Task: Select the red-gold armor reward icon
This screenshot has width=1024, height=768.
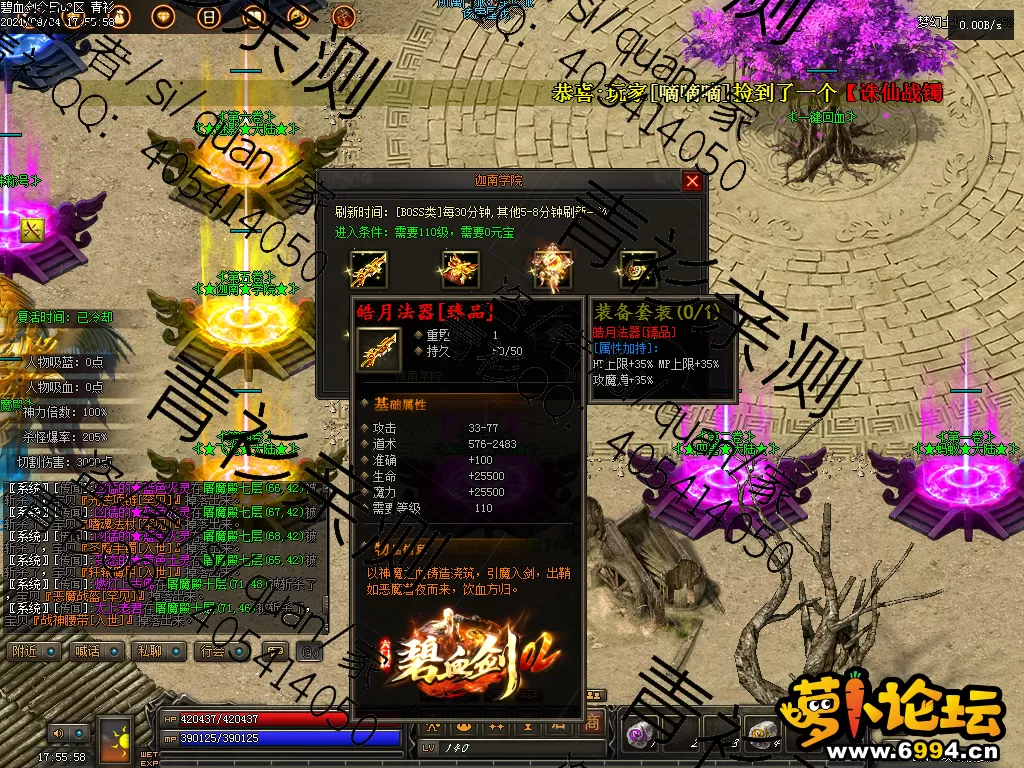Action: (x=460, y=268)
